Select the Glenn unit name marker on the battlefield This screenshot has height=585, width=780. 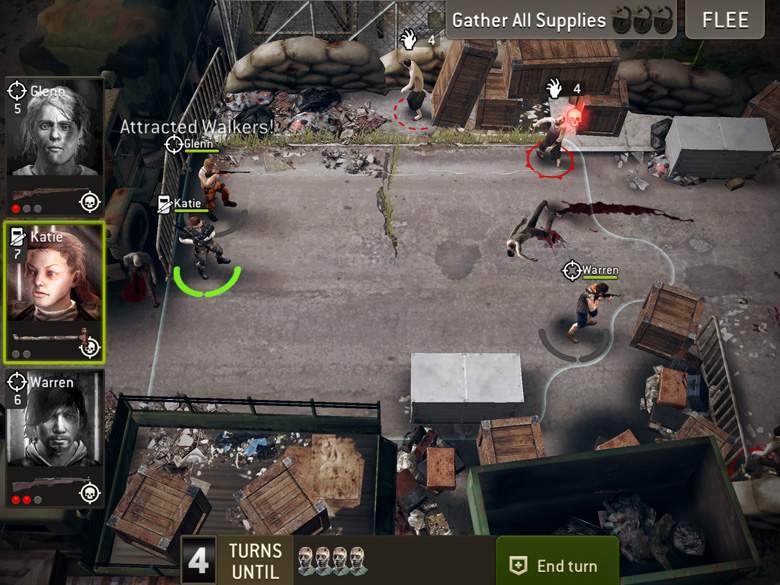coord(190,144)
